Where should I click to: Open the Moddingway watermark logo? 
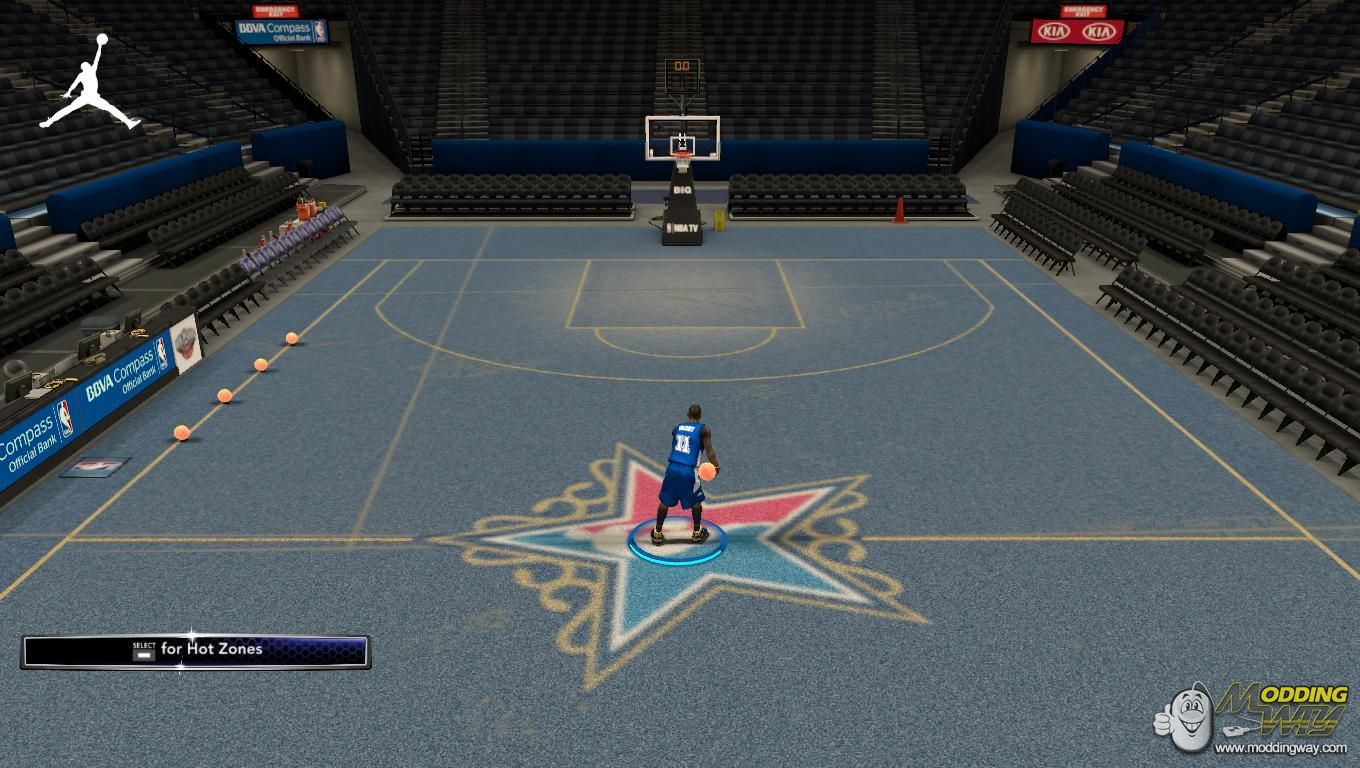pyautogui.click(x=1253, y=717)
